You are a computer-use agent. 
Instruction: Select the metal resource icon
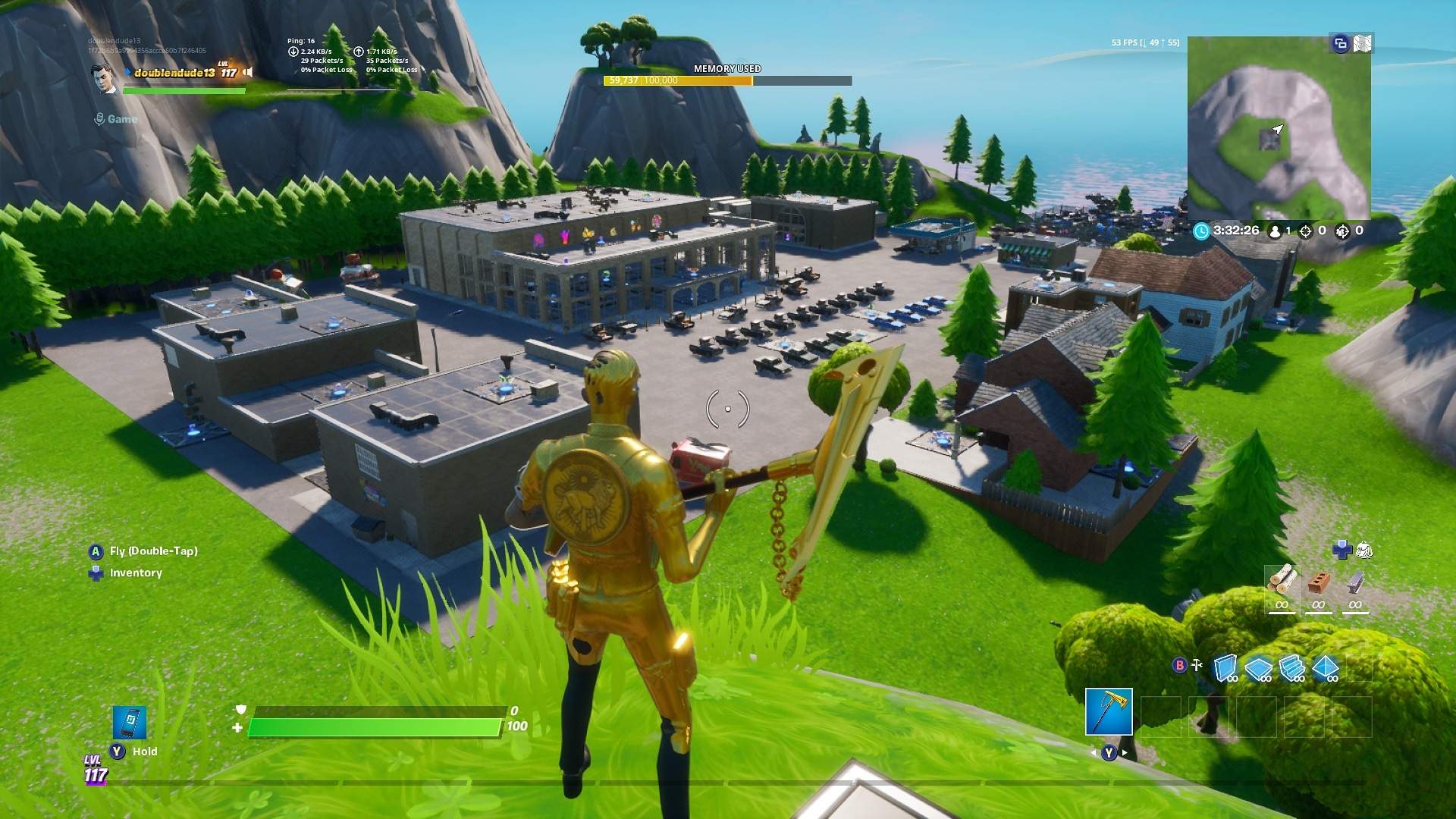[x=1354, y=582]
